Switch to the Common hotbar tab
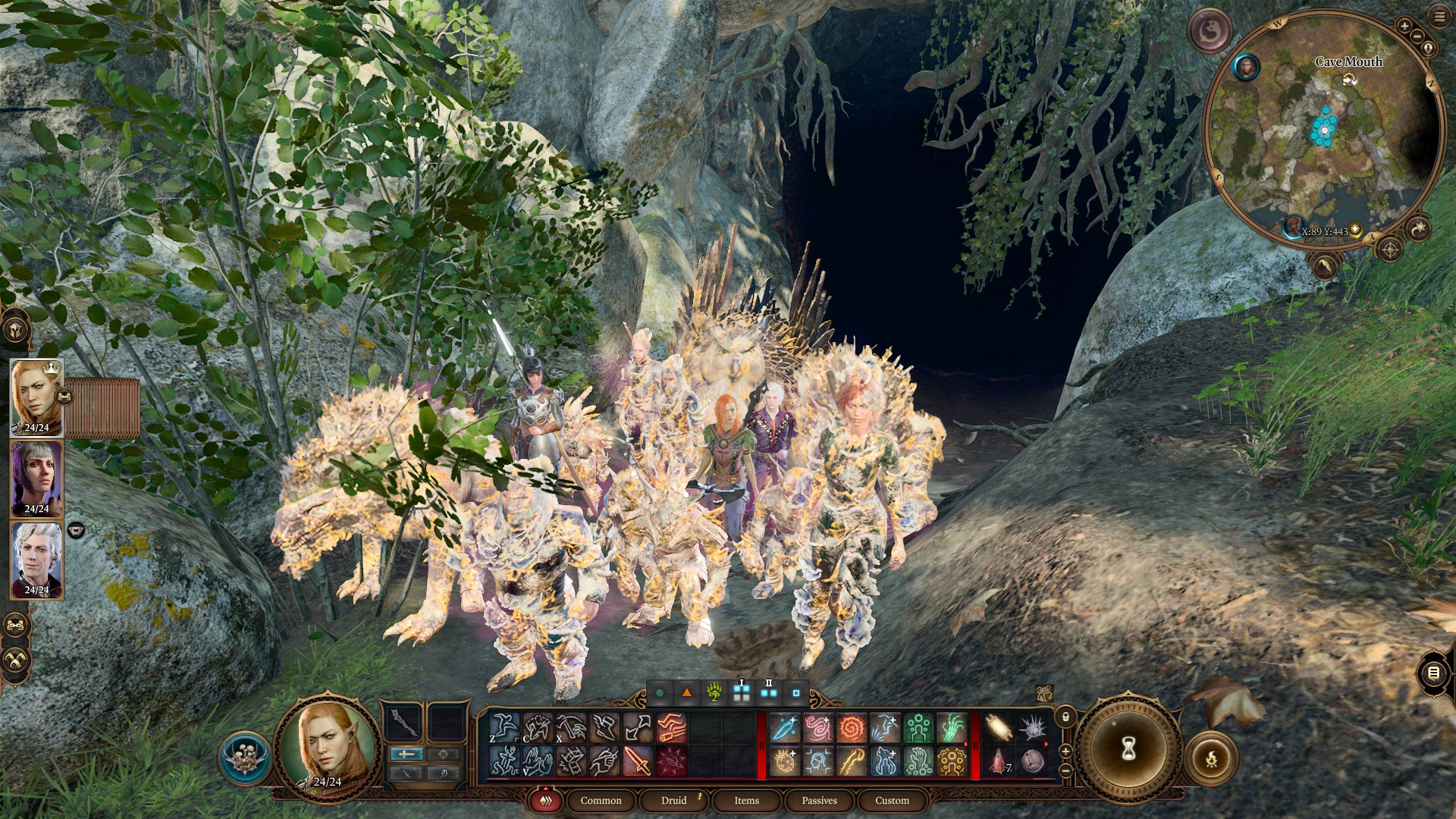 [601, 800]
